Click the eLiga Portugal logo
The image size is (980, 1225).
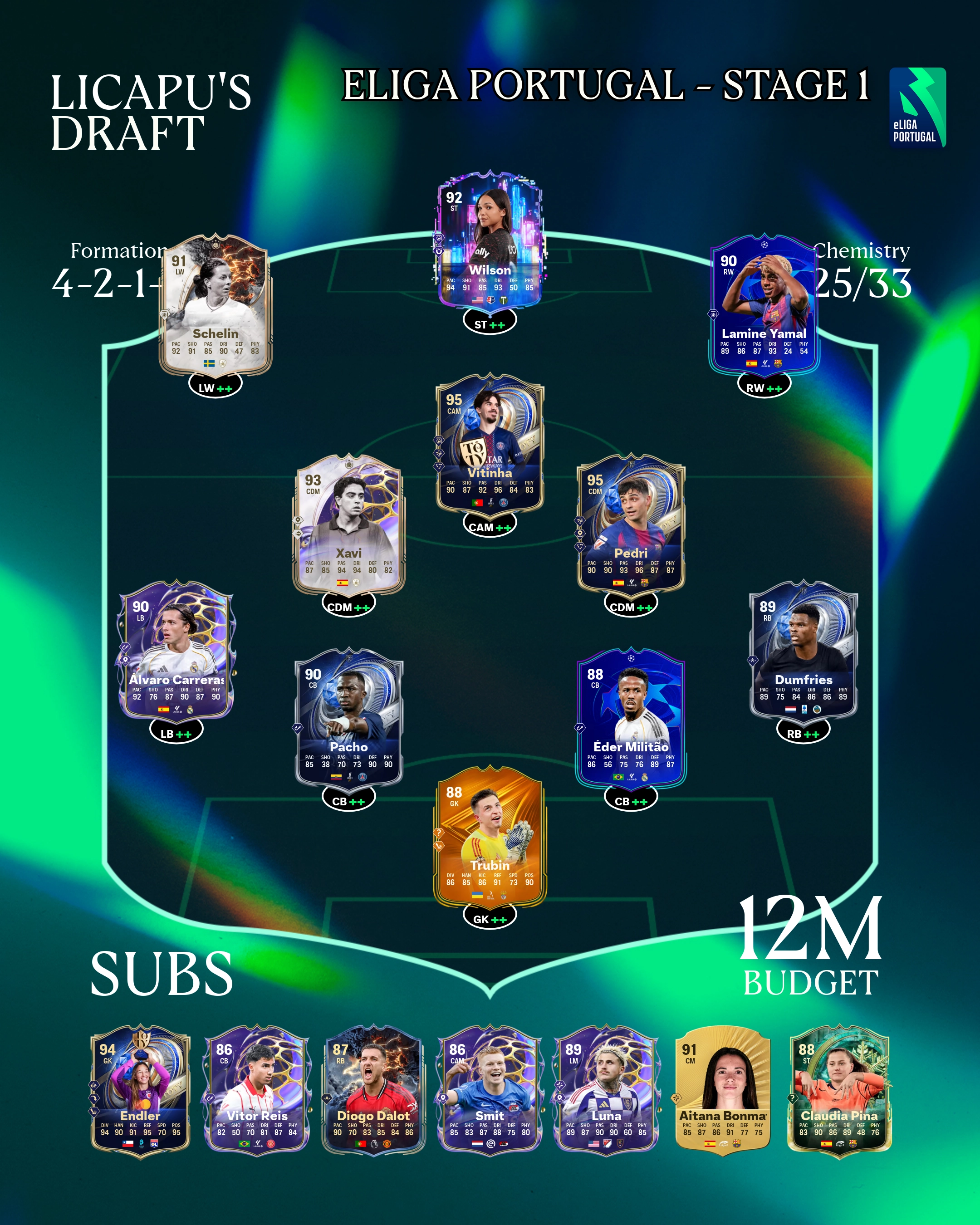[917, 108]
